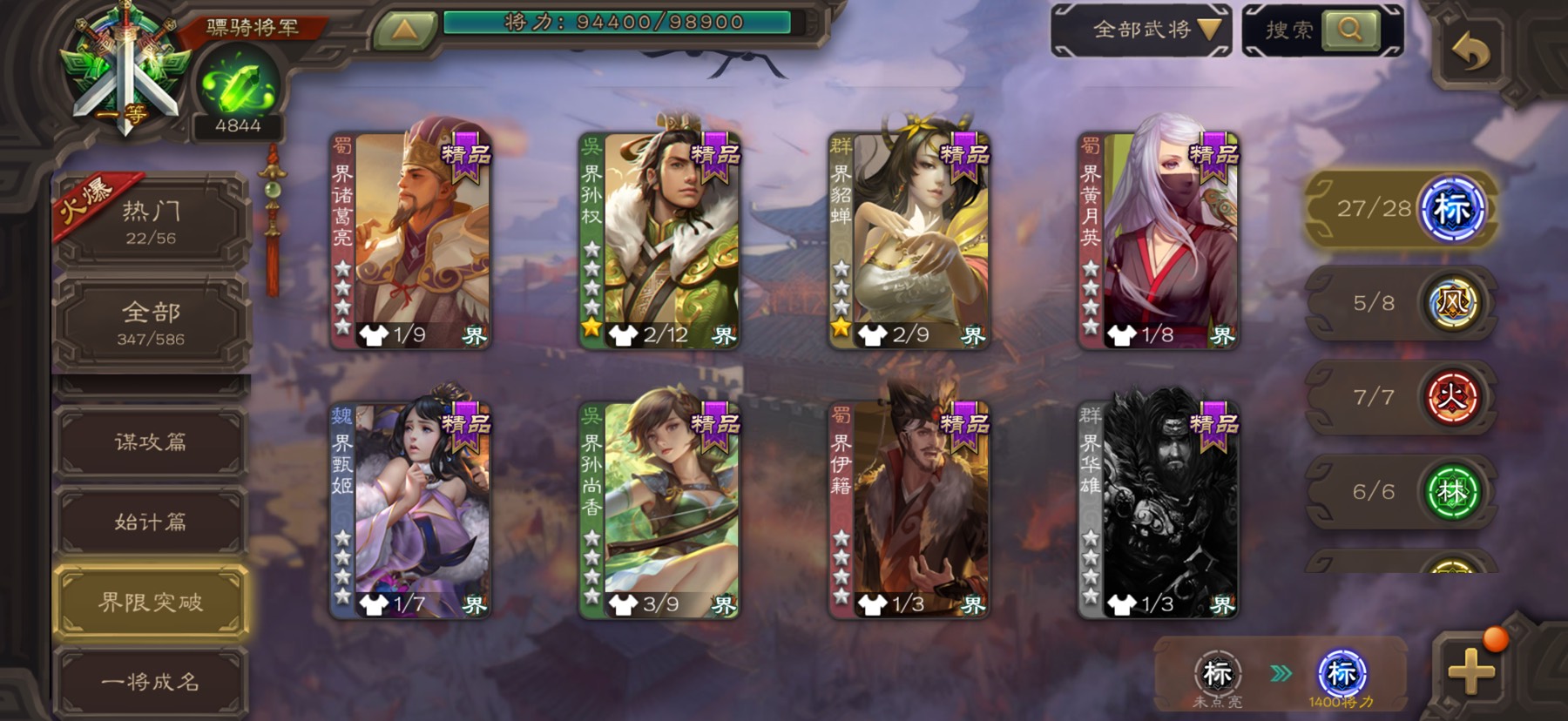Select the greyed-out 界华雄 card
This screenshot has width=1568, height=721.
pyautogui.click(x=1158, y=511)
